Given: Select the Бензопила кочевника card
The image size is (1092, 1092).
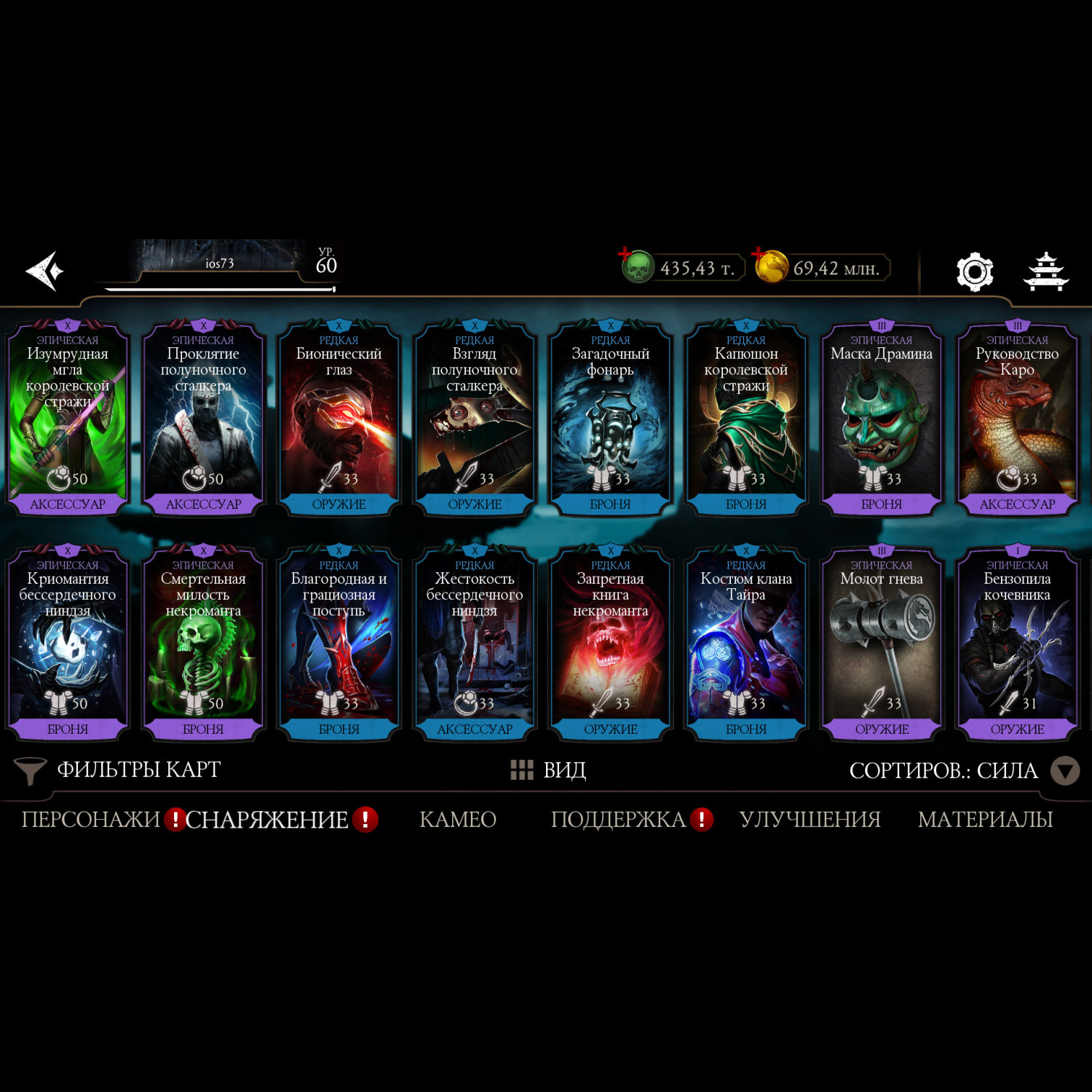Looking at the screenshot, I should point(1017,644).
